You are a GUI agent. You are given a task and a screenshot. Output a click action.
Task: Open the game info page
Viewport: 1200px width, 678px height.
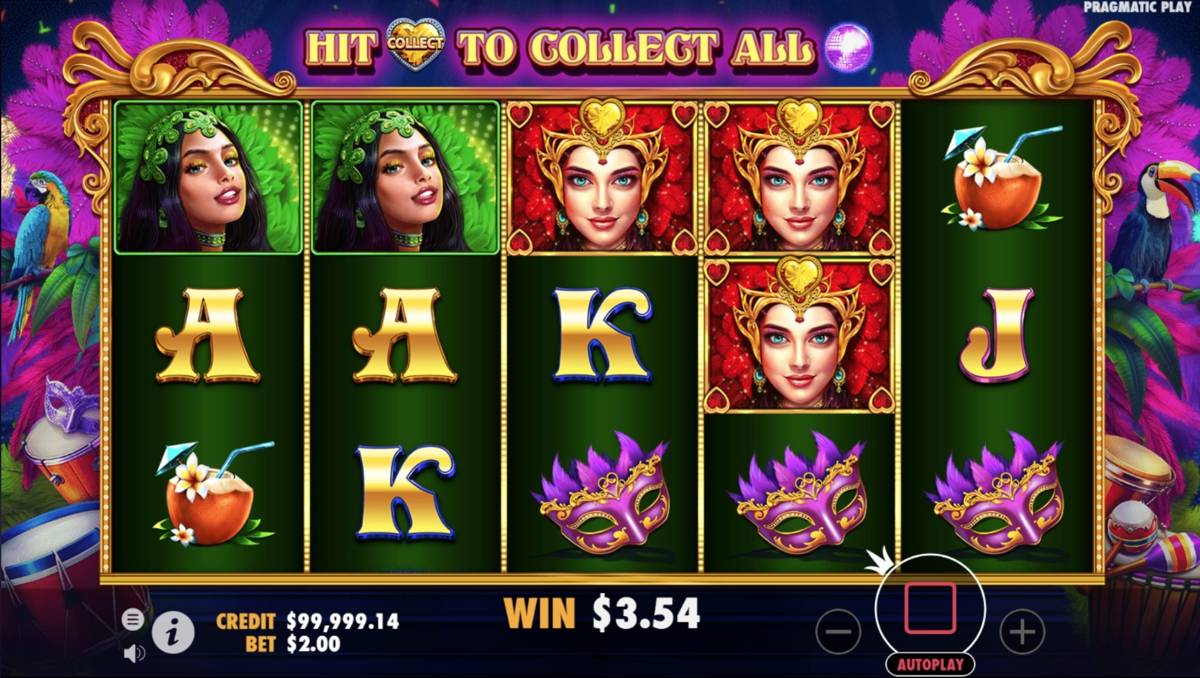(x=173, y=632)
